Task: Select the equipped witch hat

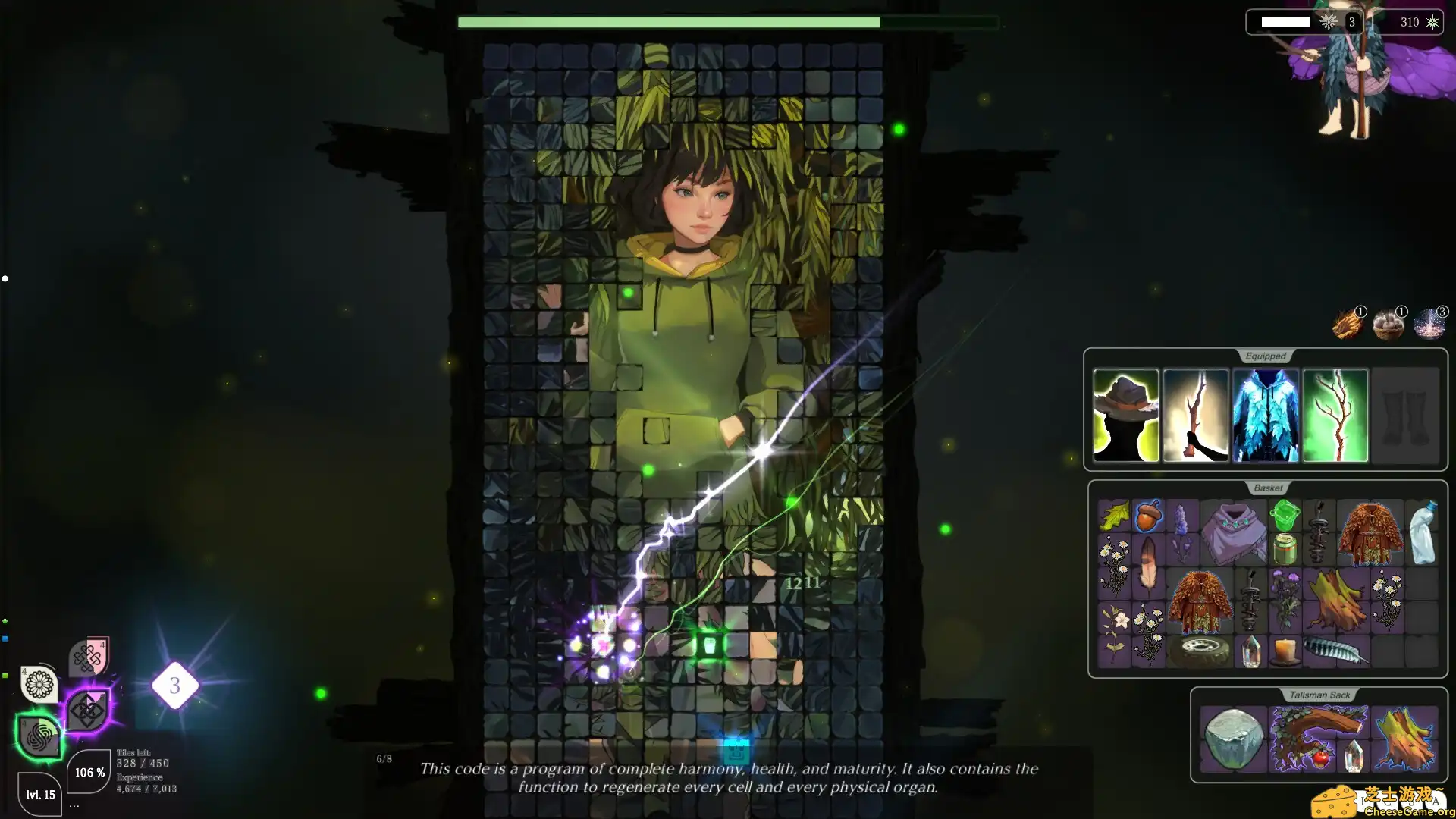Action: click(x=1125, y=416)
